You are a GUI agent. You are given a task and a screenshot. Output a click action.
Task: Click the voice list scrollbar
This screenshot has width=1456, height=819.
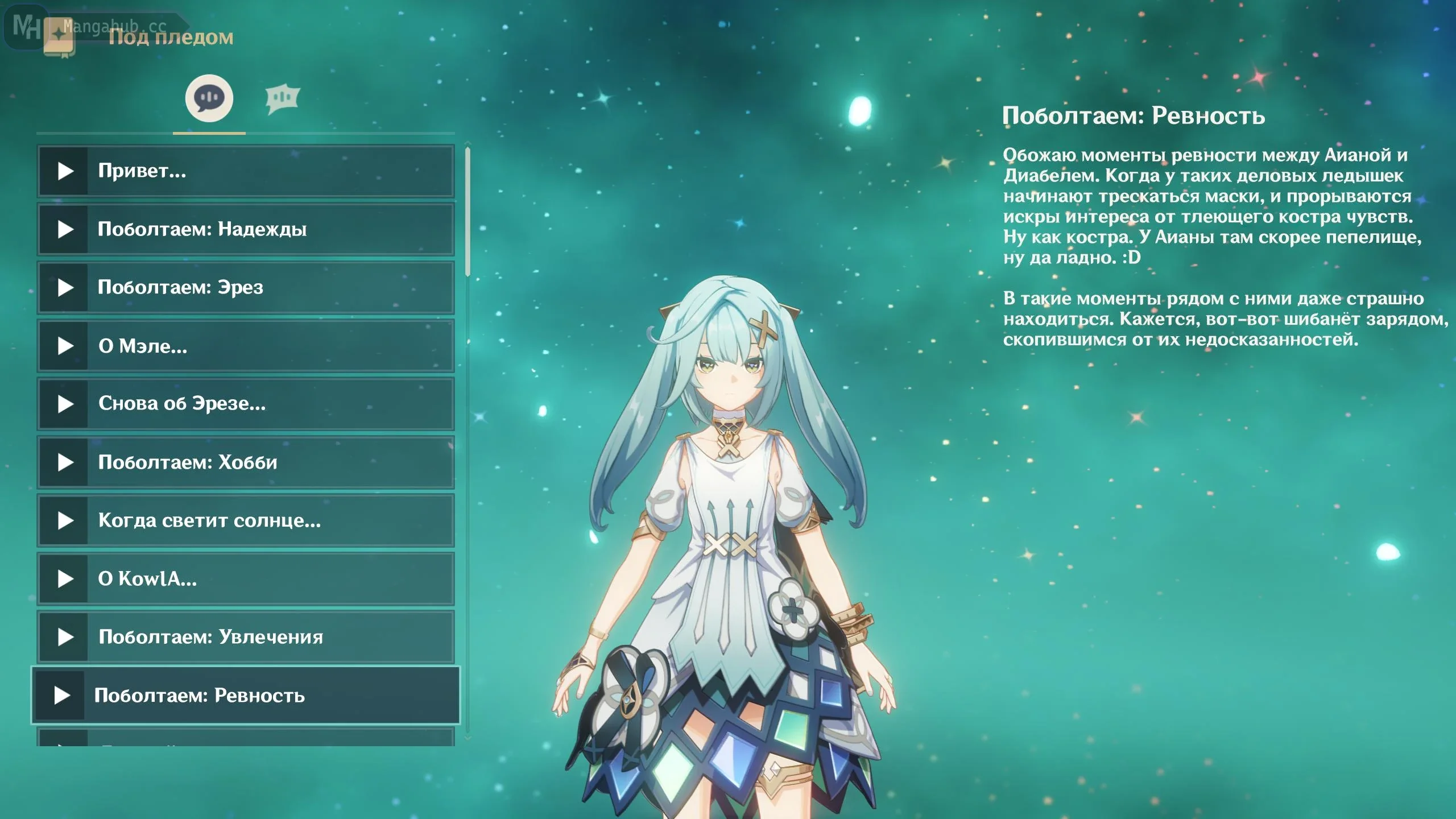(468, 212)
